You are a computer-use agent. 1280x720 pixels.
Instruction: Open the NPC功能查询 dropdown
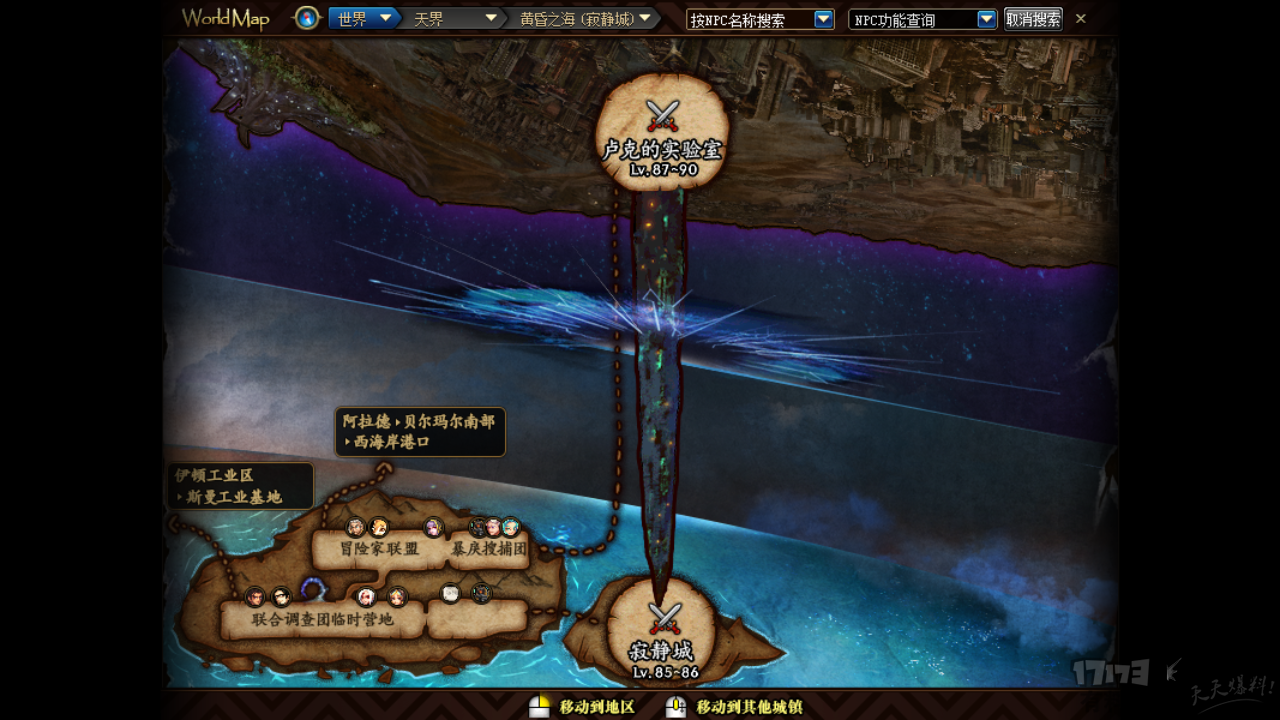pos(986,19)
